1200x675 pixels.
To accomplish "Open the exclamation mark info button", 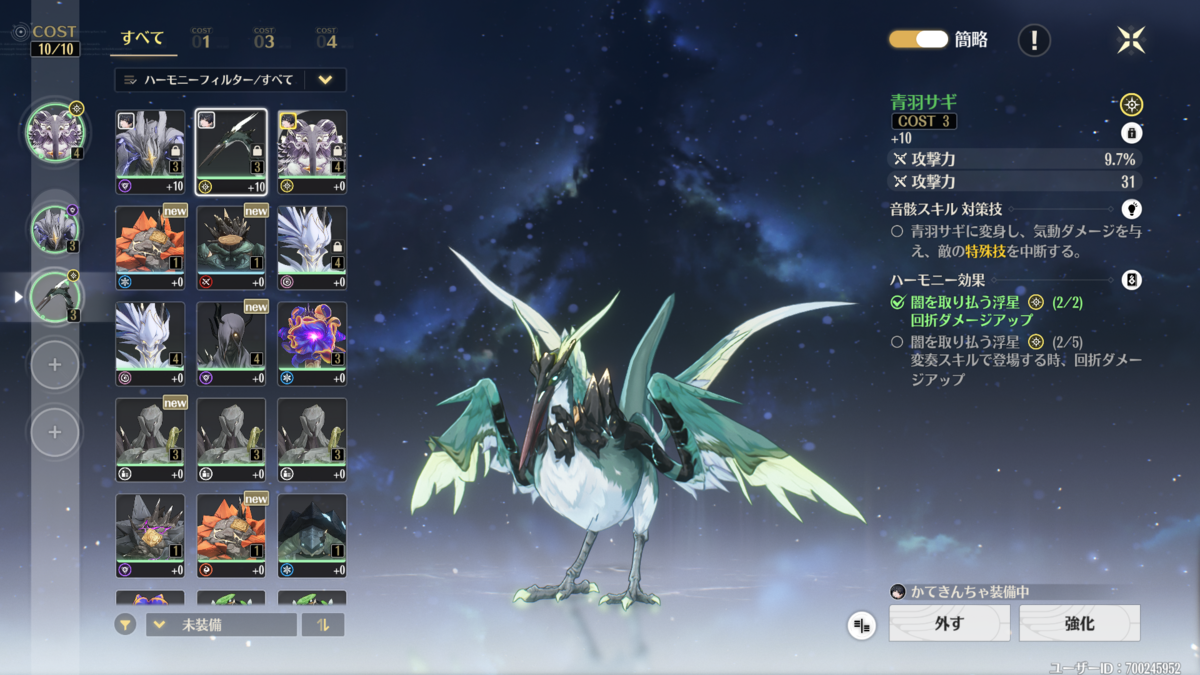I will tap(1034, 40).
